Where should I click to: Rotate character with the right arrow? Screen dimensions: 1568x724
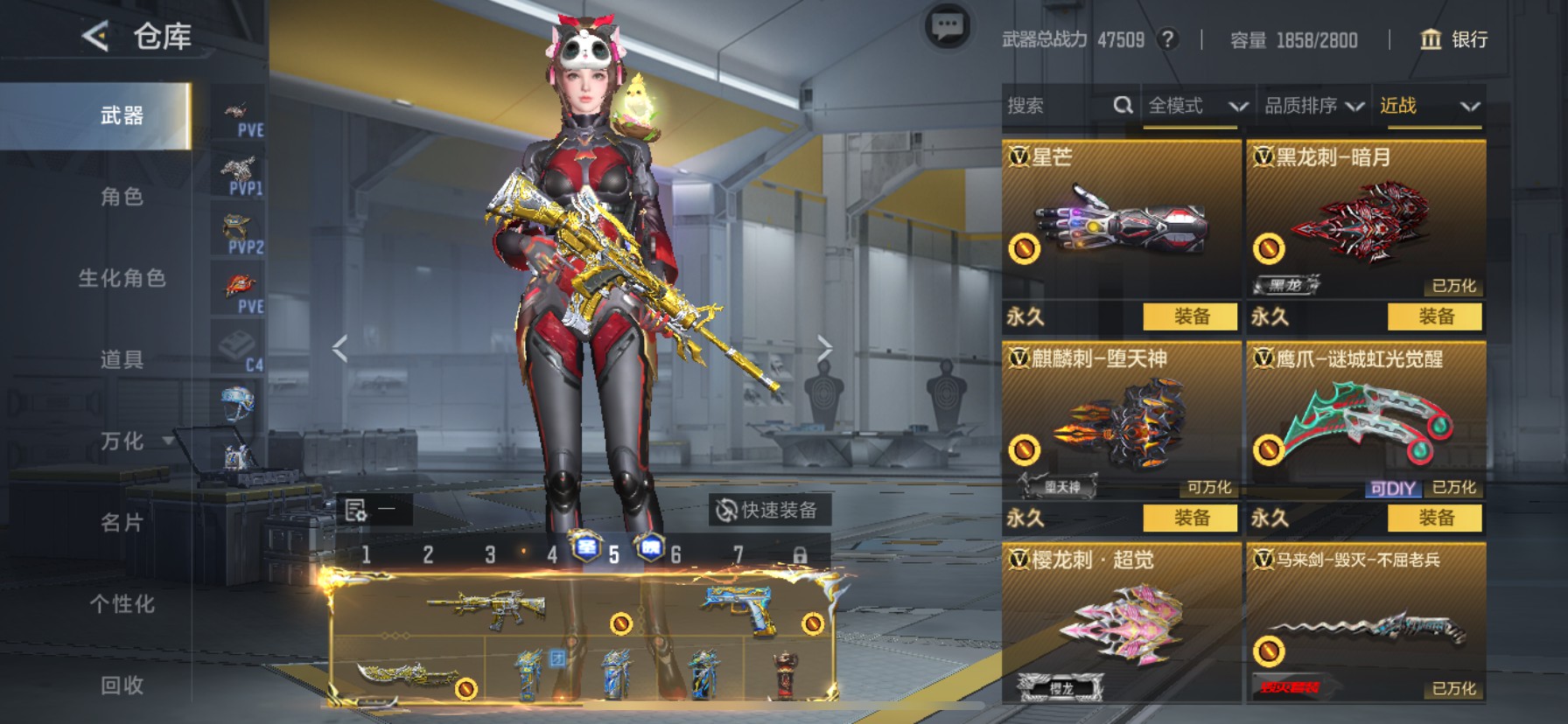point(823,348)
